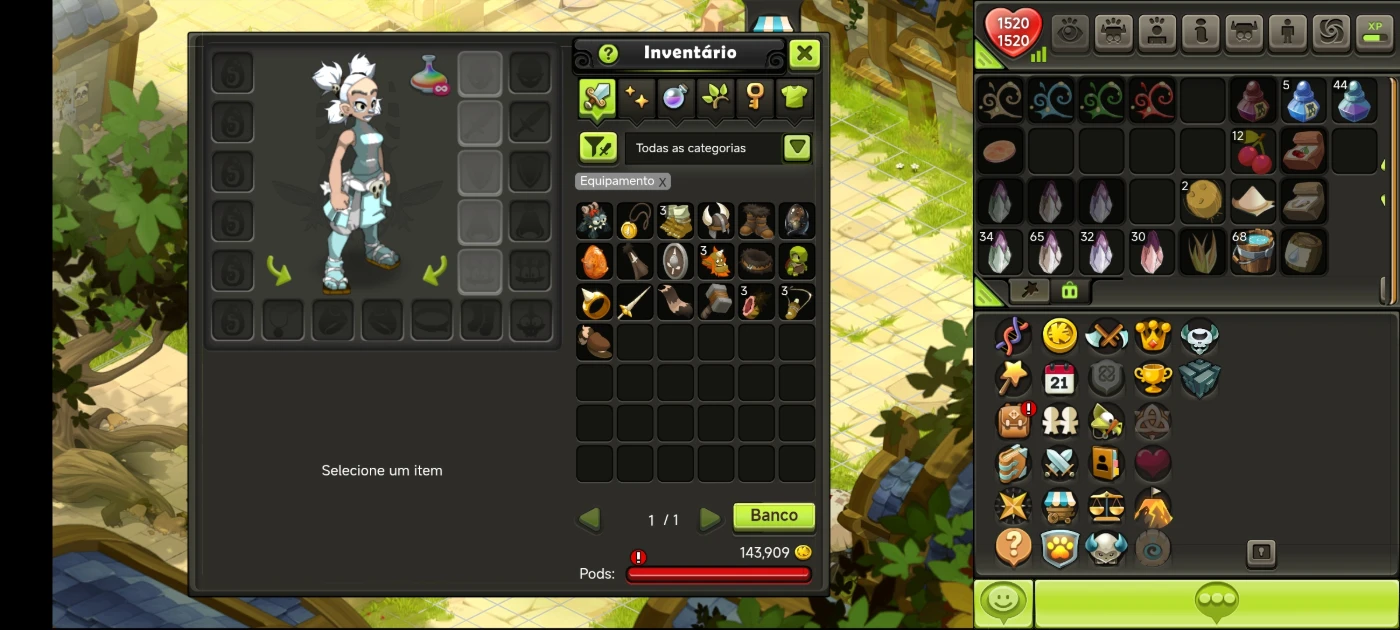Select the horned helmet item

point(715,220)
